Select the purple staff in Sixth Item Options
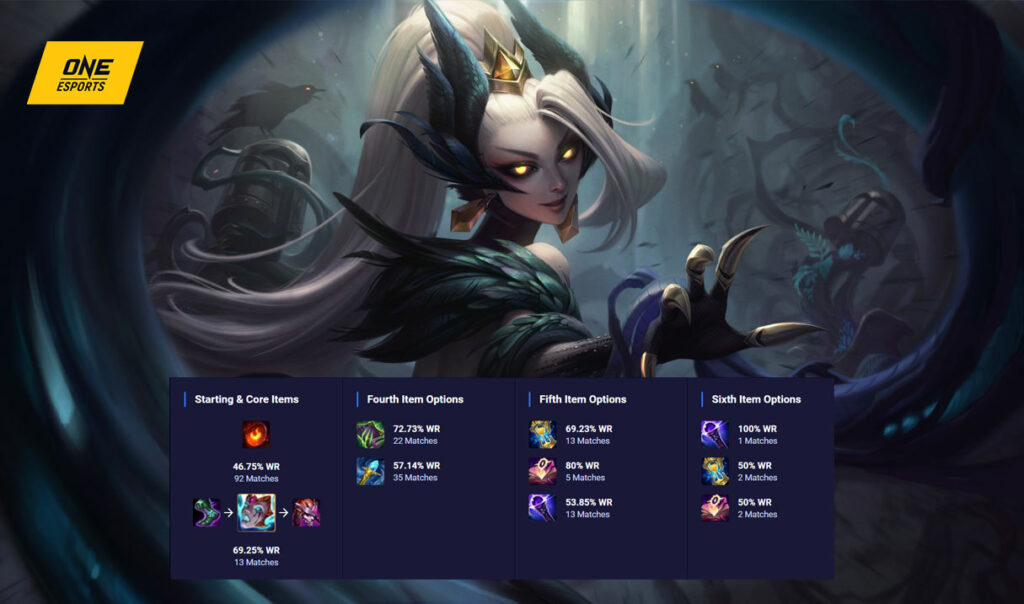 [715, 435]
